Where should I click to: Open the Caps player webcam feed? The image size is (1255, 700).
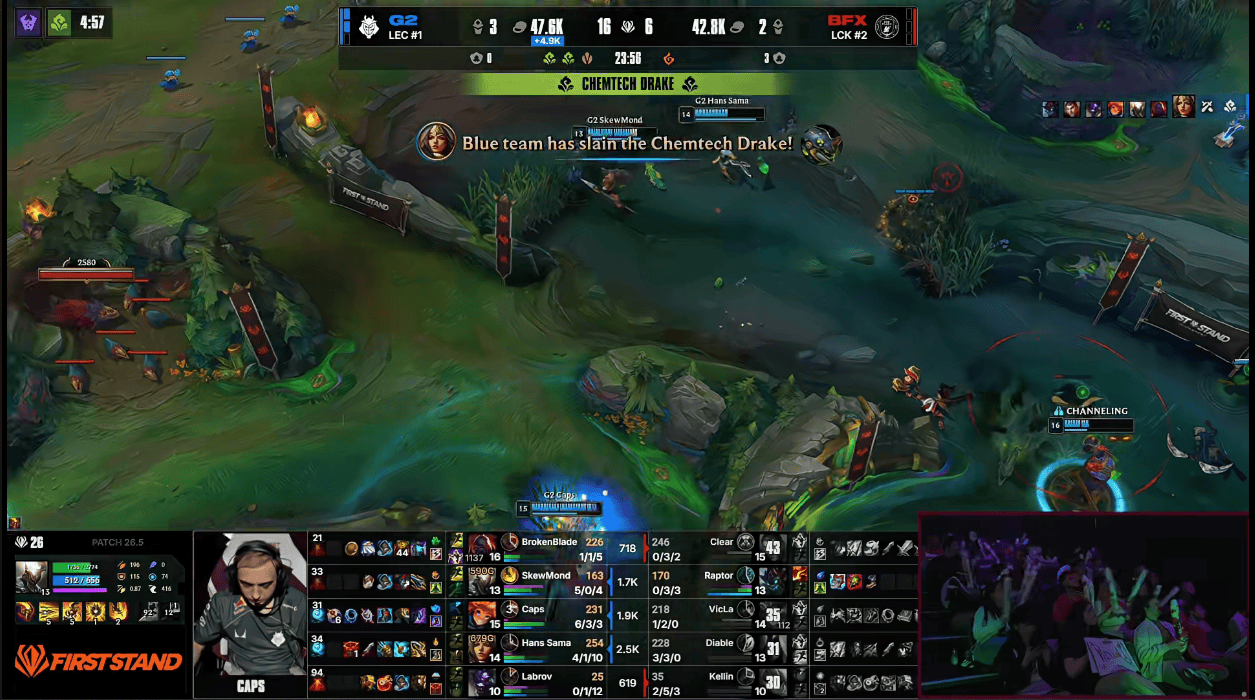(x=249, y=614)
